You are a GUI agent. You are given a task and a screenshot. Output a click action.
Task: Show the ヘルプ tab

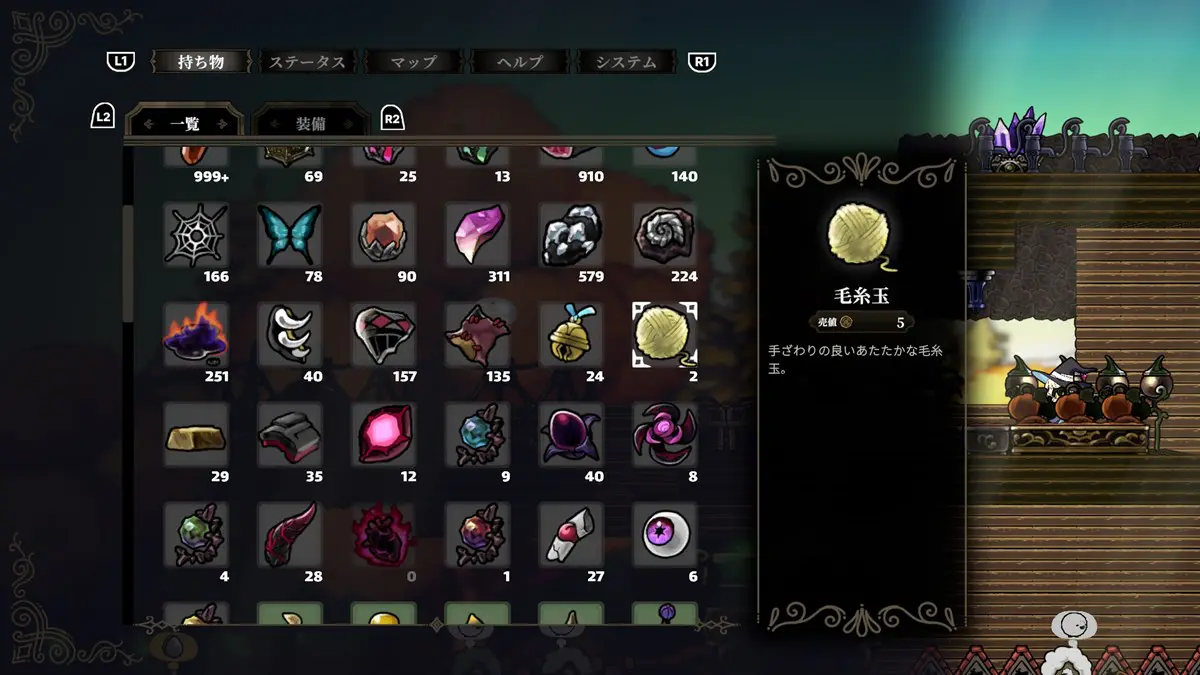coord(520,62)
